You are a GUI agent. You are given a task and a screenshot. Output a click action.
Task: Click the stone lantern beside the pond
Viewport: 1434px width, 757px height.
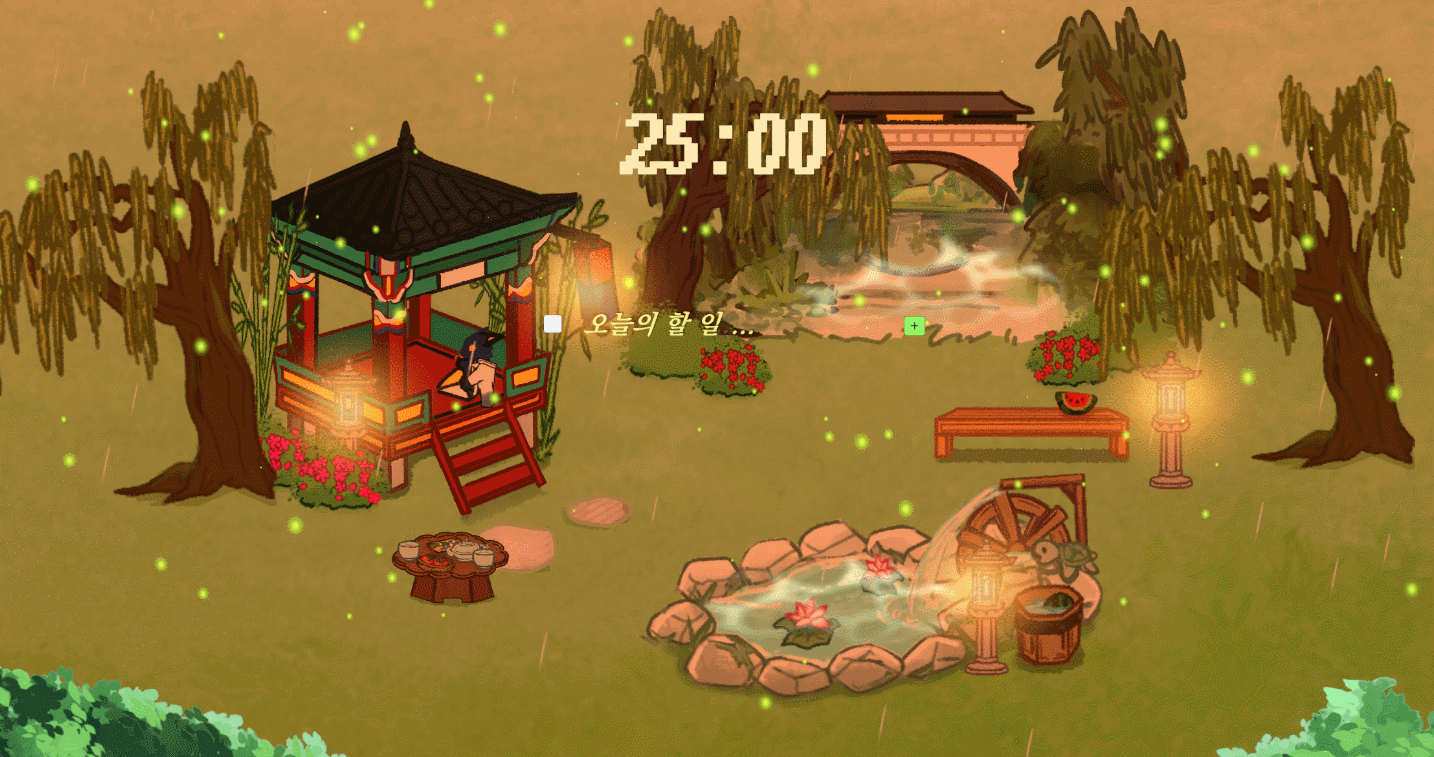click(x=985, y=590)
